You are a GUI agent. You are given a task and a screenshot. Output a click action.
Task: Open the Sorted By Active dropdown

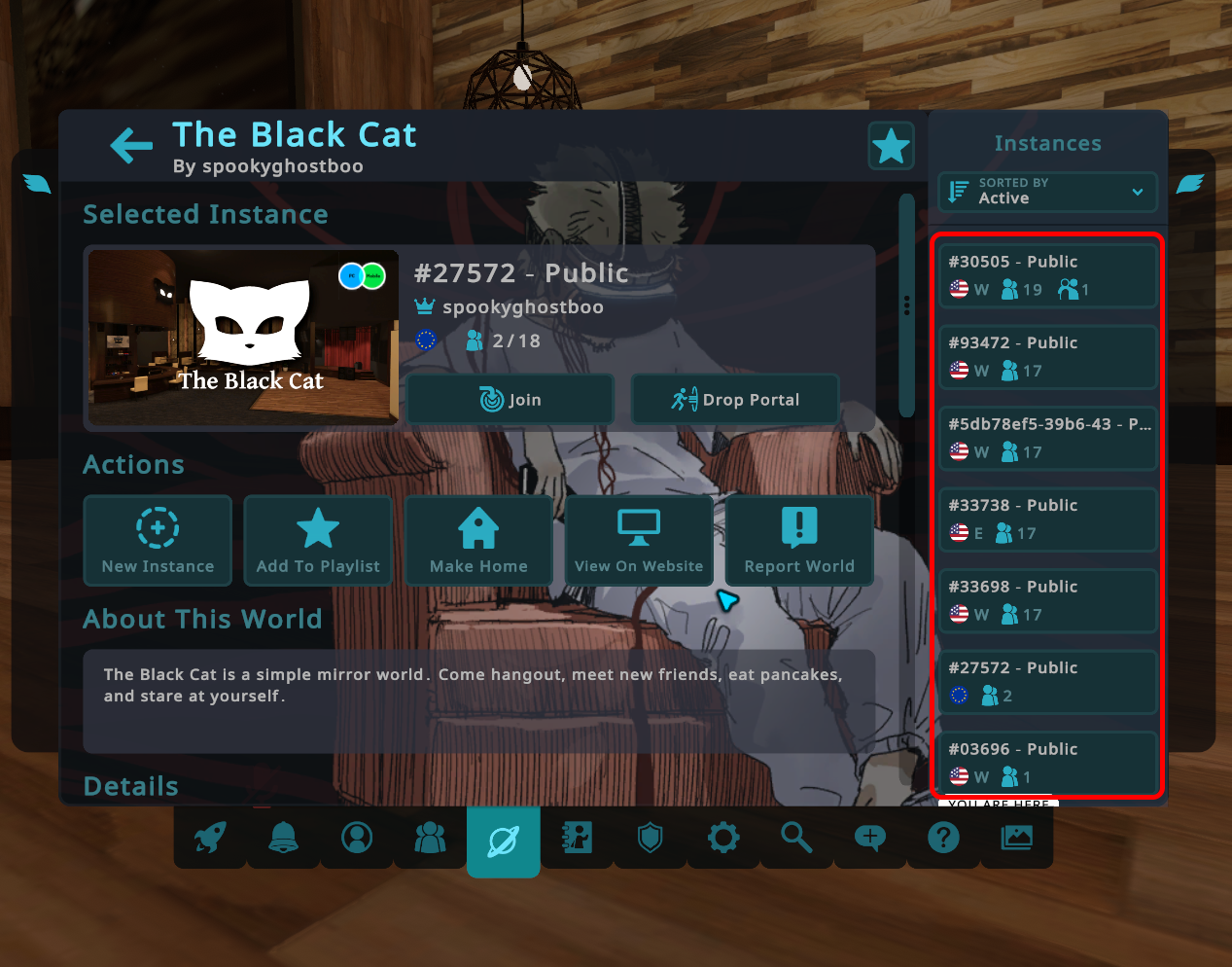click(x=1047, y=191)
